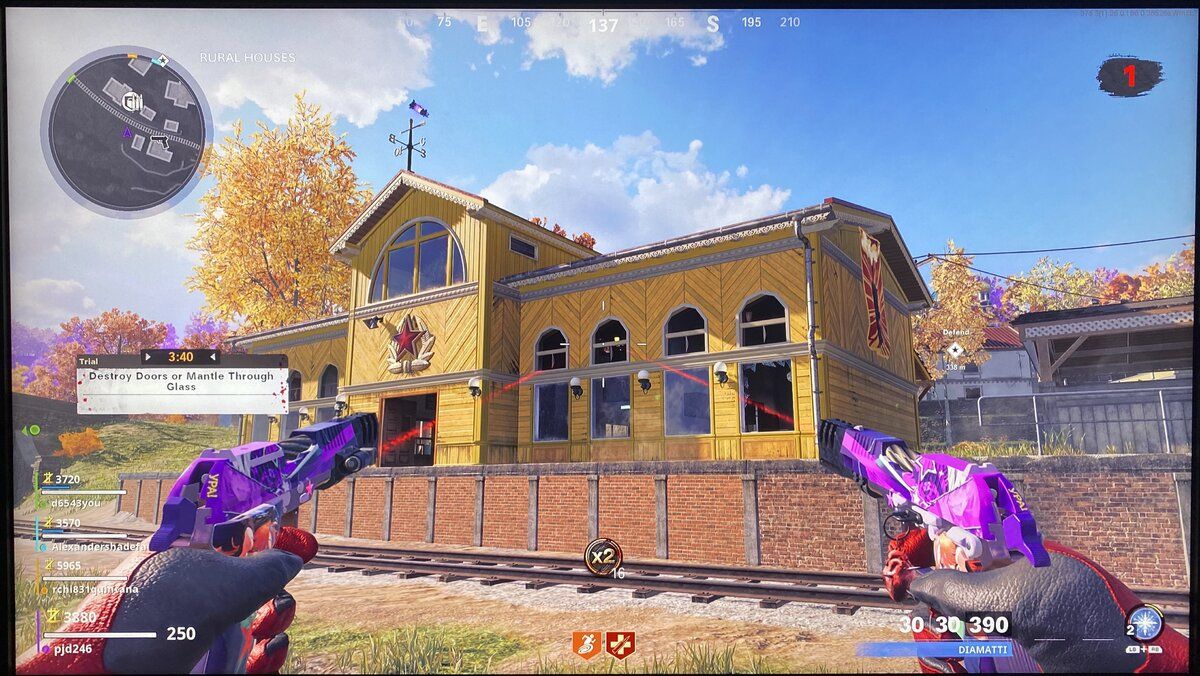Open the Trial objective panel
The height and width of the screenshot is (676, 1200).
click(x=182, y=381)
